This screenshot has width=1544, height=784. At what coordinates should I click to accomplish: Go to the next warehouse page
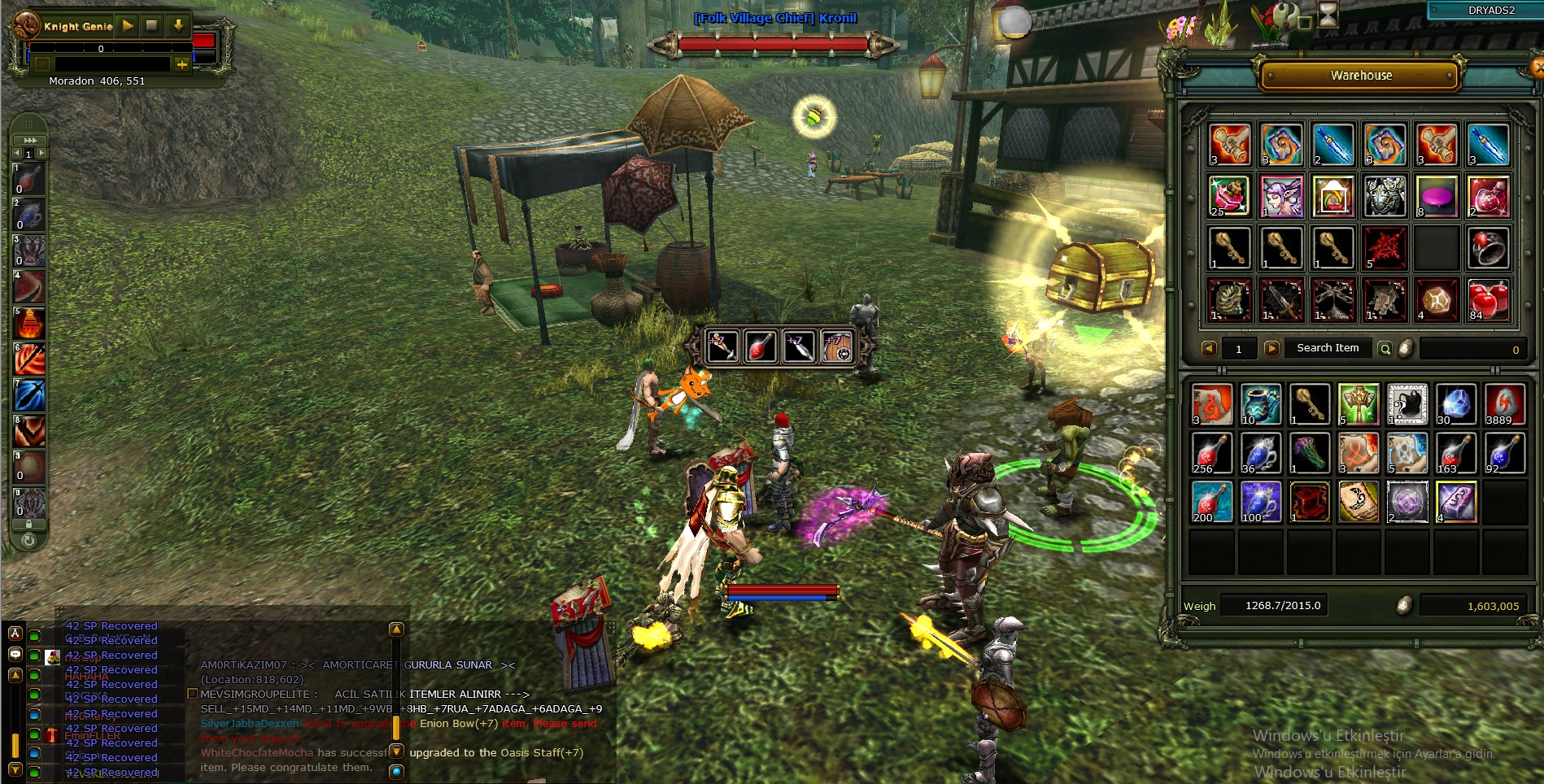coord(1271,349)
